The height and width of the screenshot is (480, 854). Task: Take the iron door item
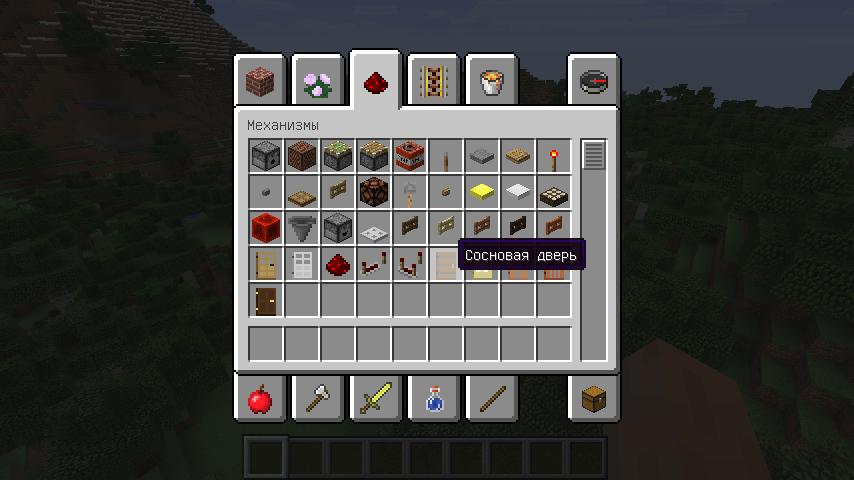pos(301,264)
